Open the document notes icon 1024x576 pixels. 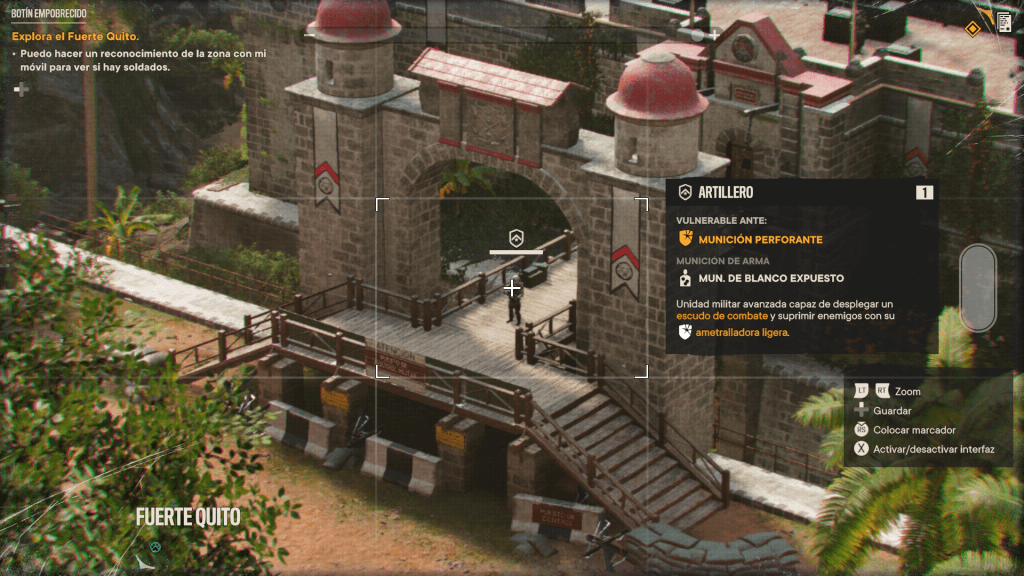coord(1004,24)
